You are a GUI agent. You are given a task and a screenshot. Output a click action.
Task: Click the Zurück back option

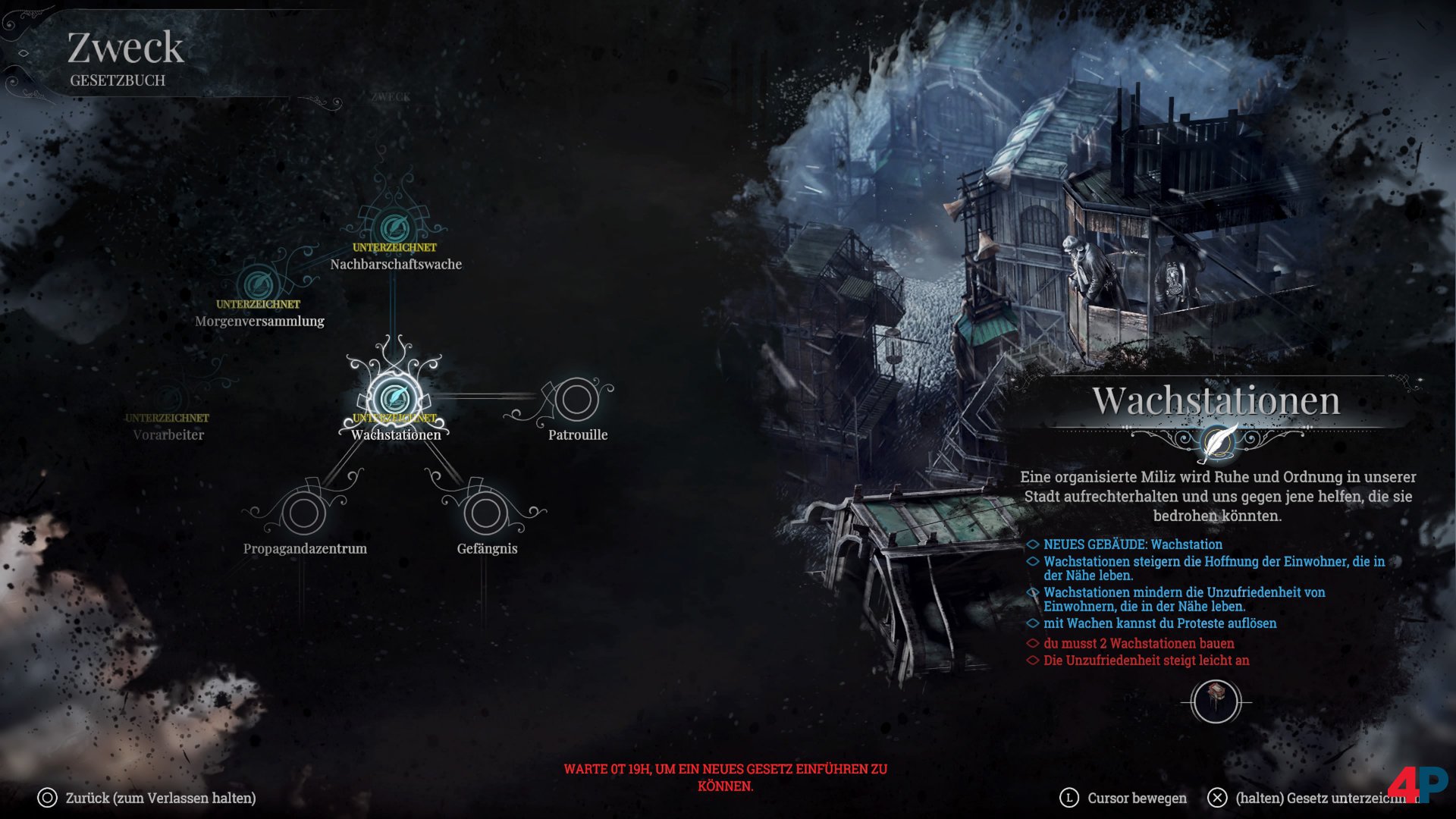click(148, 798)
